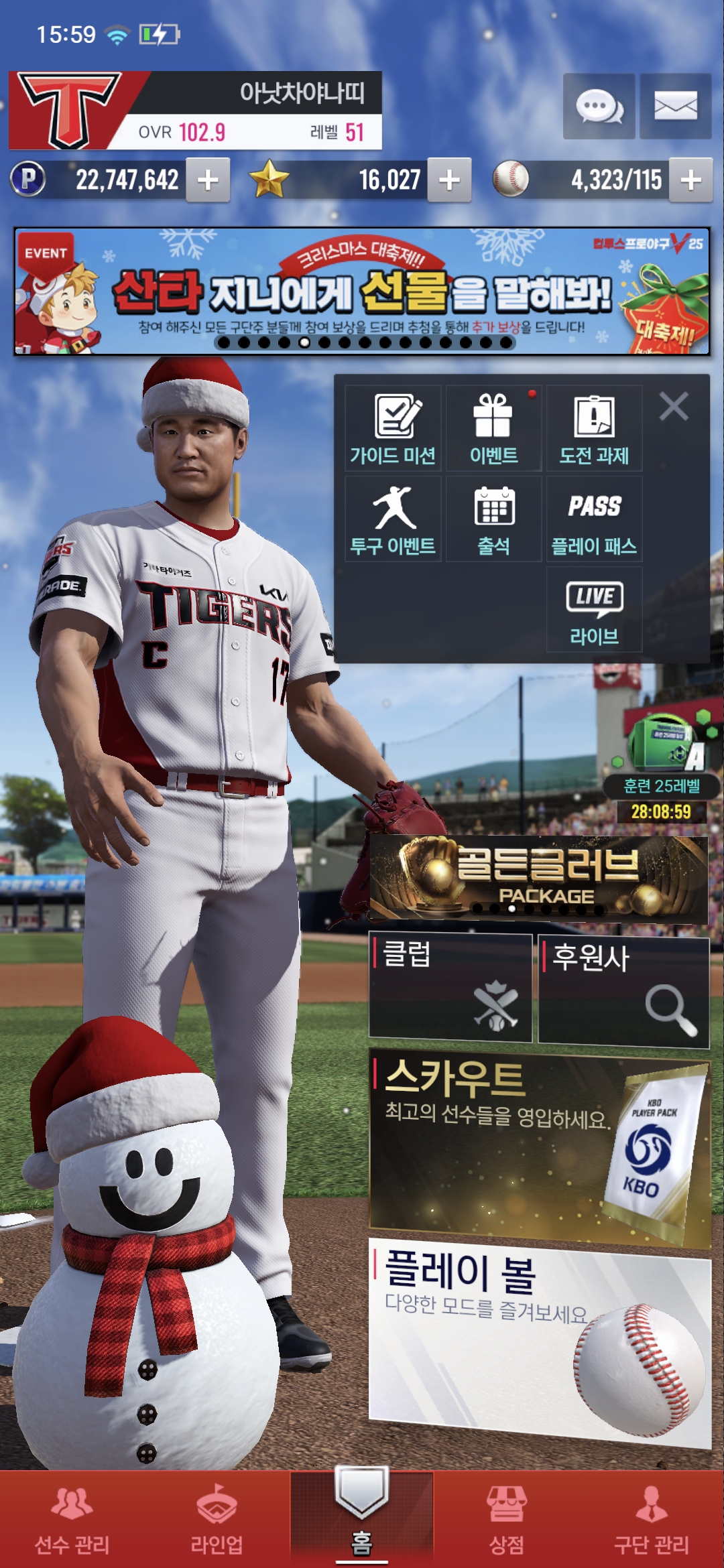
Task: Add more baseballs with the plus button
Action: [690, 180]
